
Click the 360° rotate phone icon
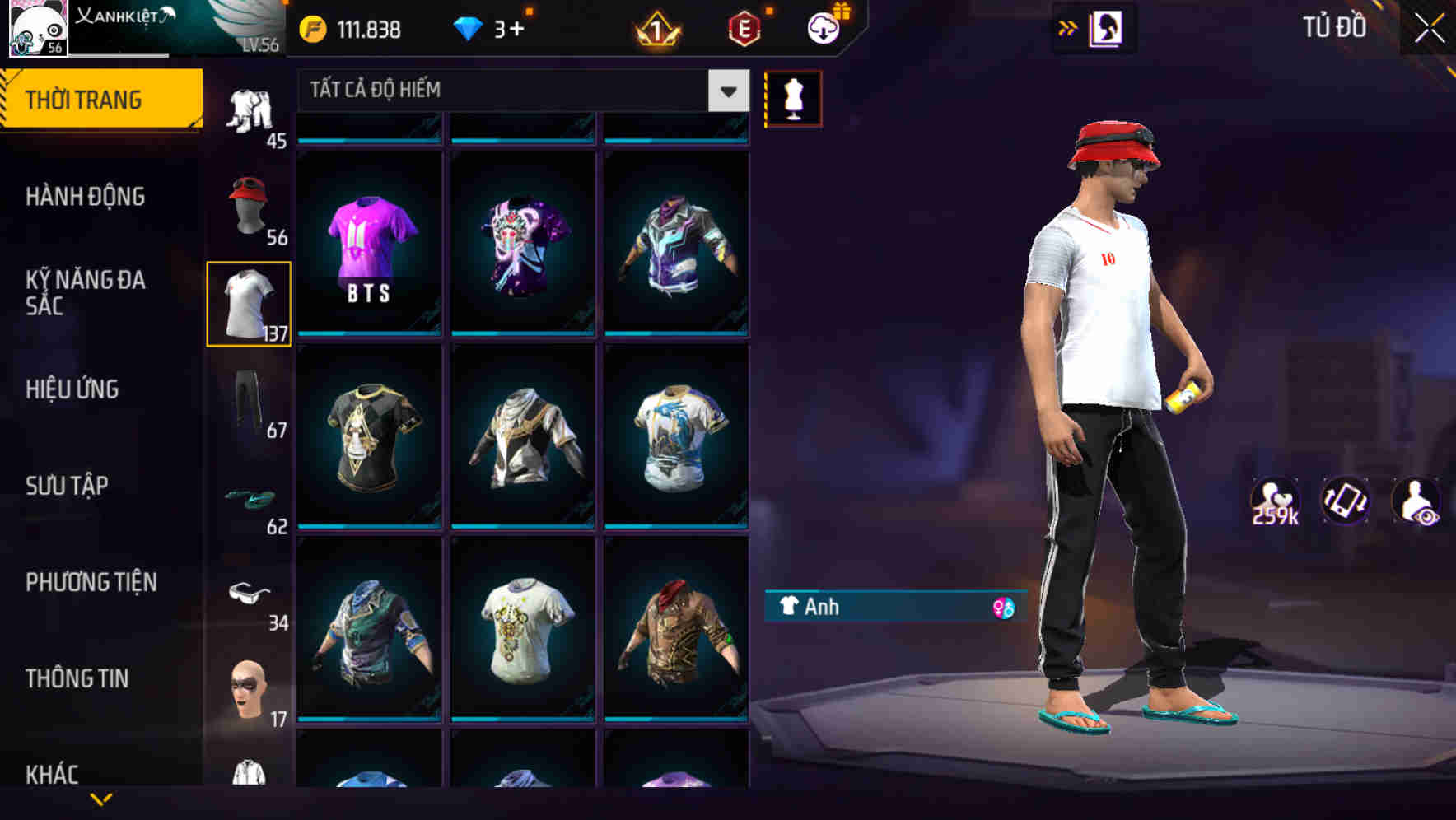pyautogui.click(x=1346, y=500)
